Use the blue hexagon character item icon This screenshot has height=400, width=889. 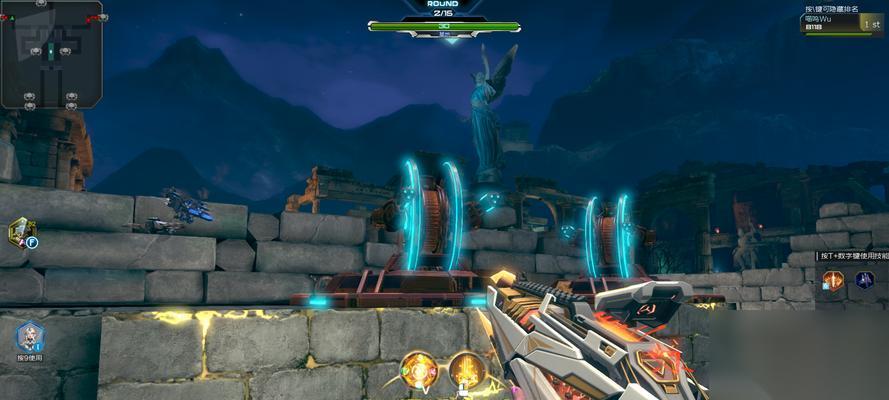(x=29, y=336)
